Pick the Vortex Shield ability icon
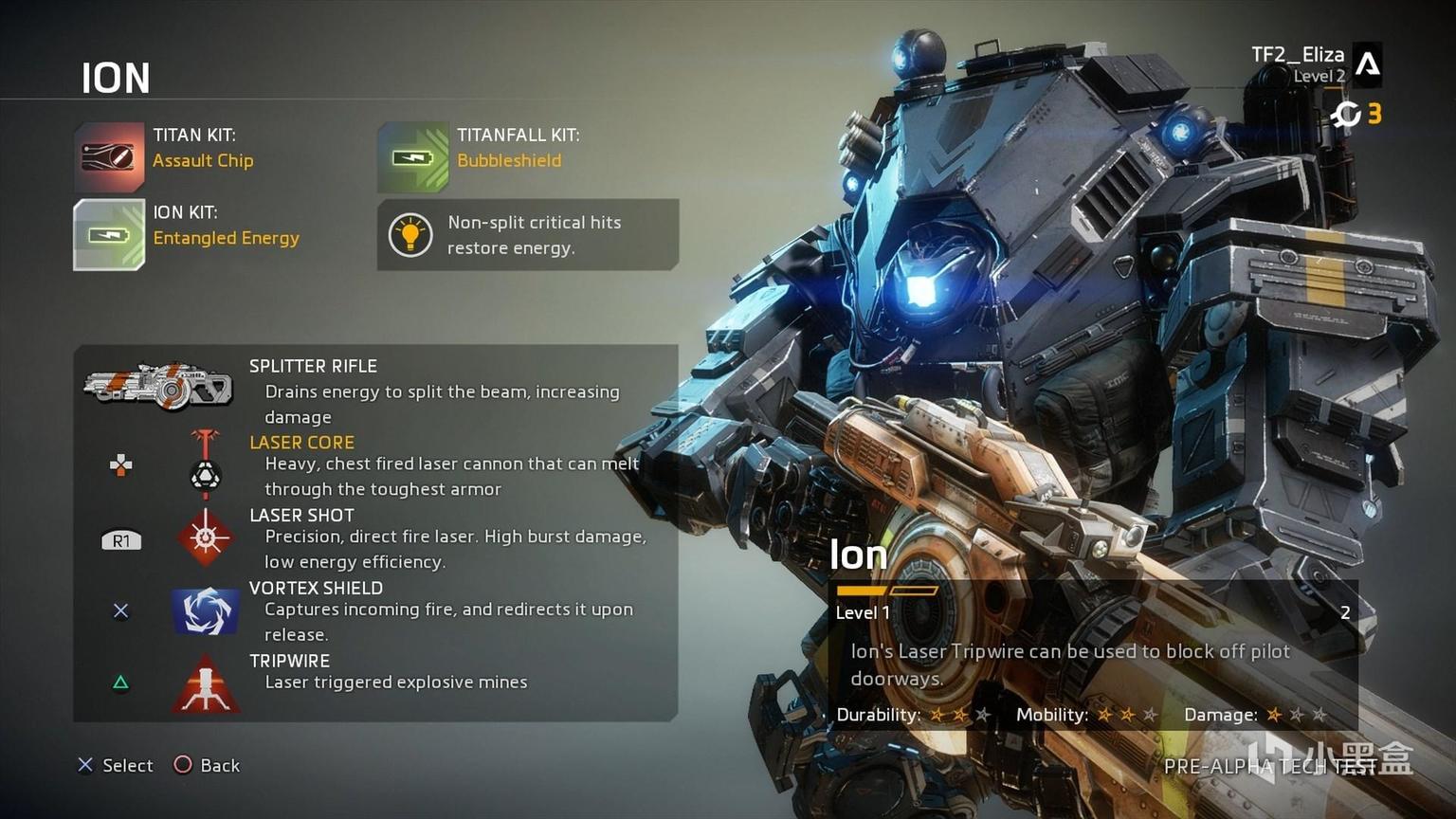The height and width of the screenshot is (819, 1456). (206, 610)
